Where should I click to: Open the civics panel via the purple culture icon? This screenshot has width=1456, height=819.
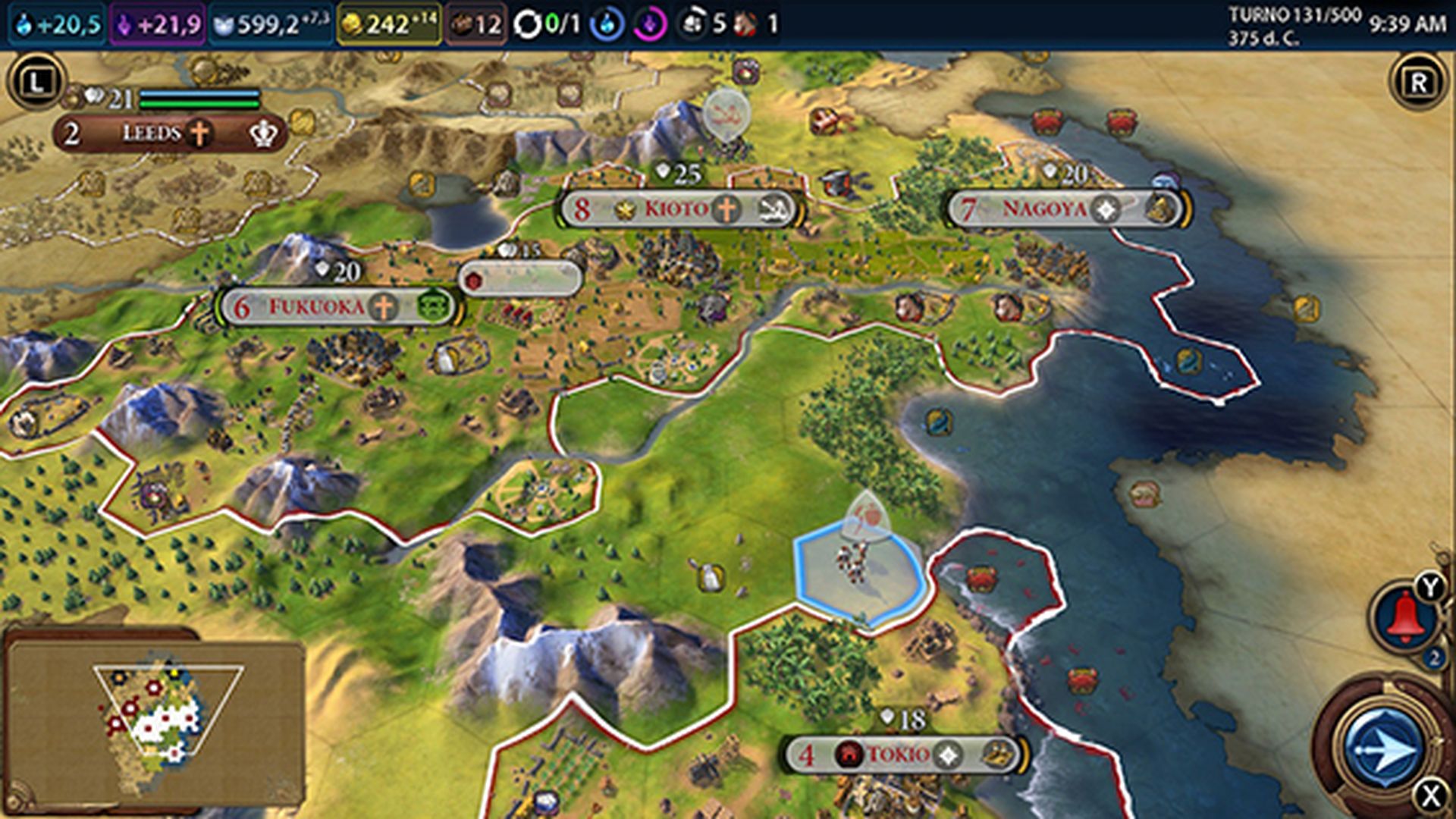tap(125, 21)
